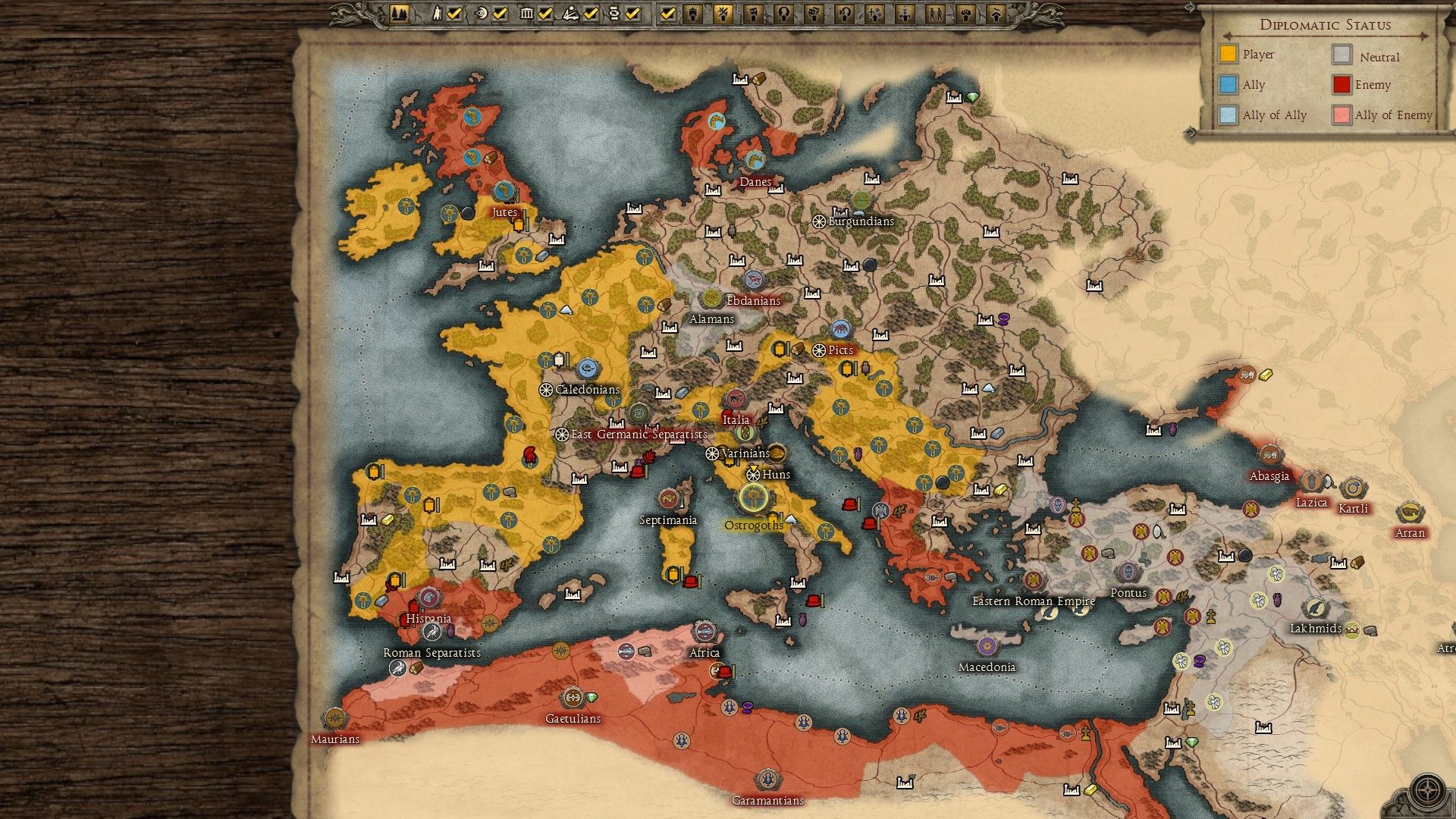Click the Ally of Ally legend swatch
Viewport: 1456px width, 819px height.
1228,115
